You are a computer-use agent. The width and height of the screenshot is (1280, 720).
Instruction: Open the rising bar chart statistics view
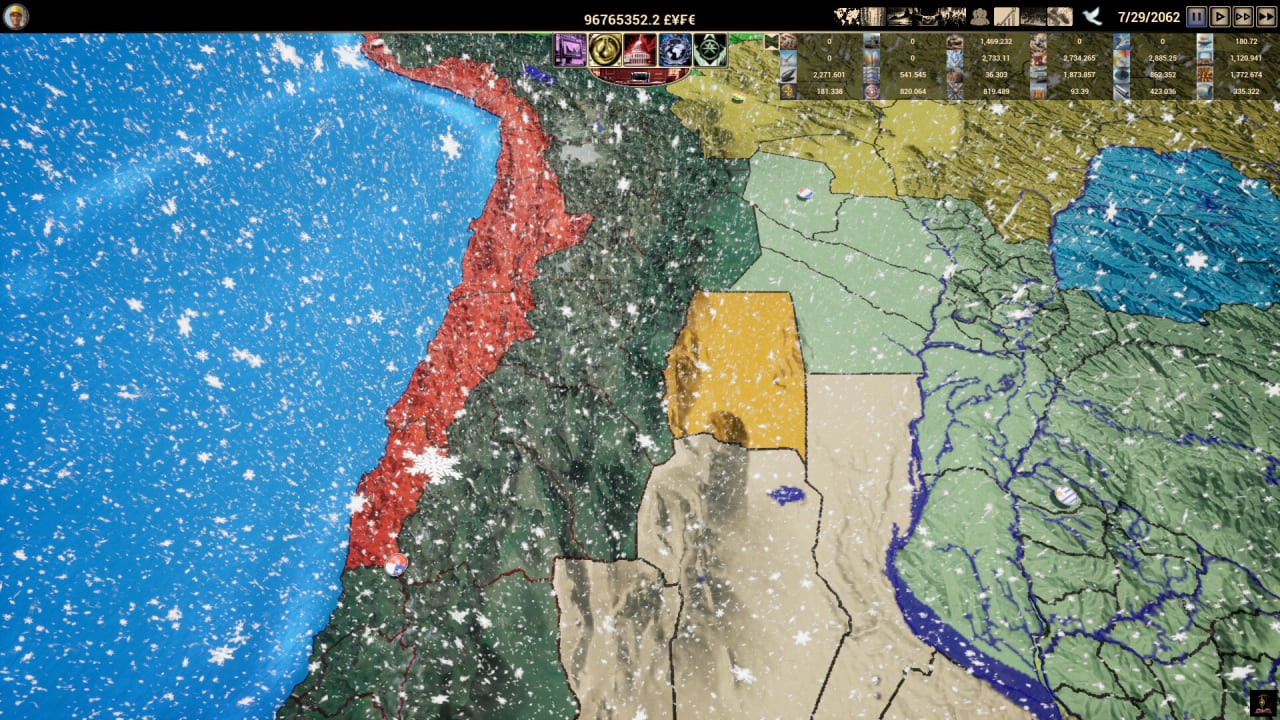[x=1006, y=17]
